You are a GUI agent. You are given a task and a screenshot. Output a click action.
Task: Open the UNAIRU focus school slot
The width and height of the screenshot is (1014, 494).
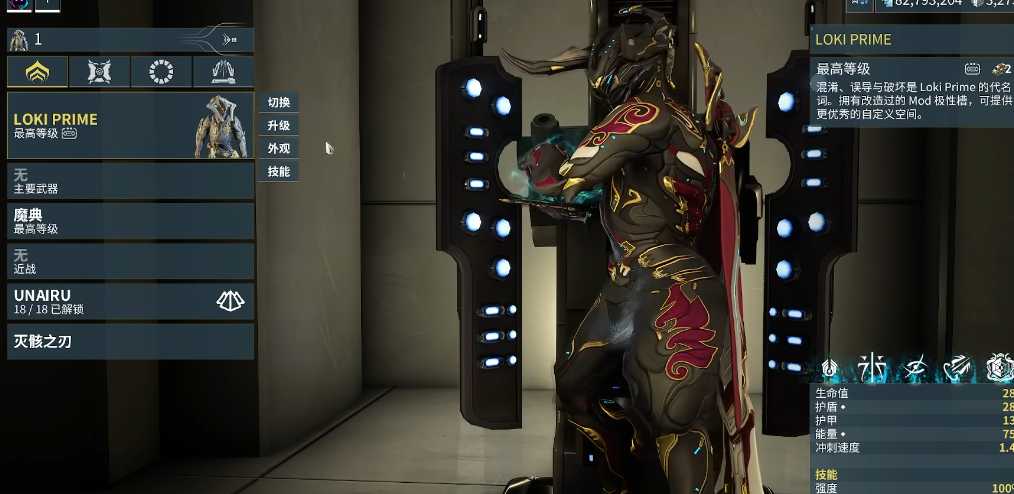(130, 301)
